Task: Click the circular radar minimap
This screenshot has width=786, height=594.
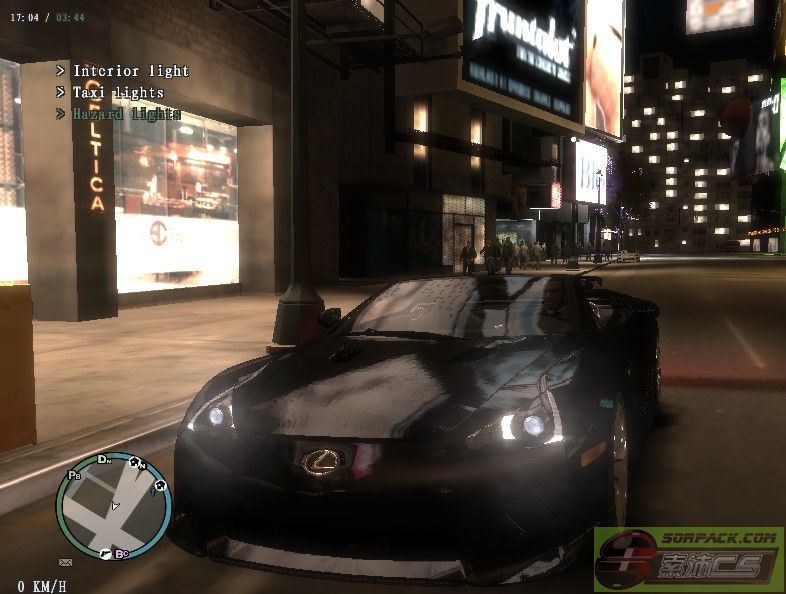Action: pos(113,506)
